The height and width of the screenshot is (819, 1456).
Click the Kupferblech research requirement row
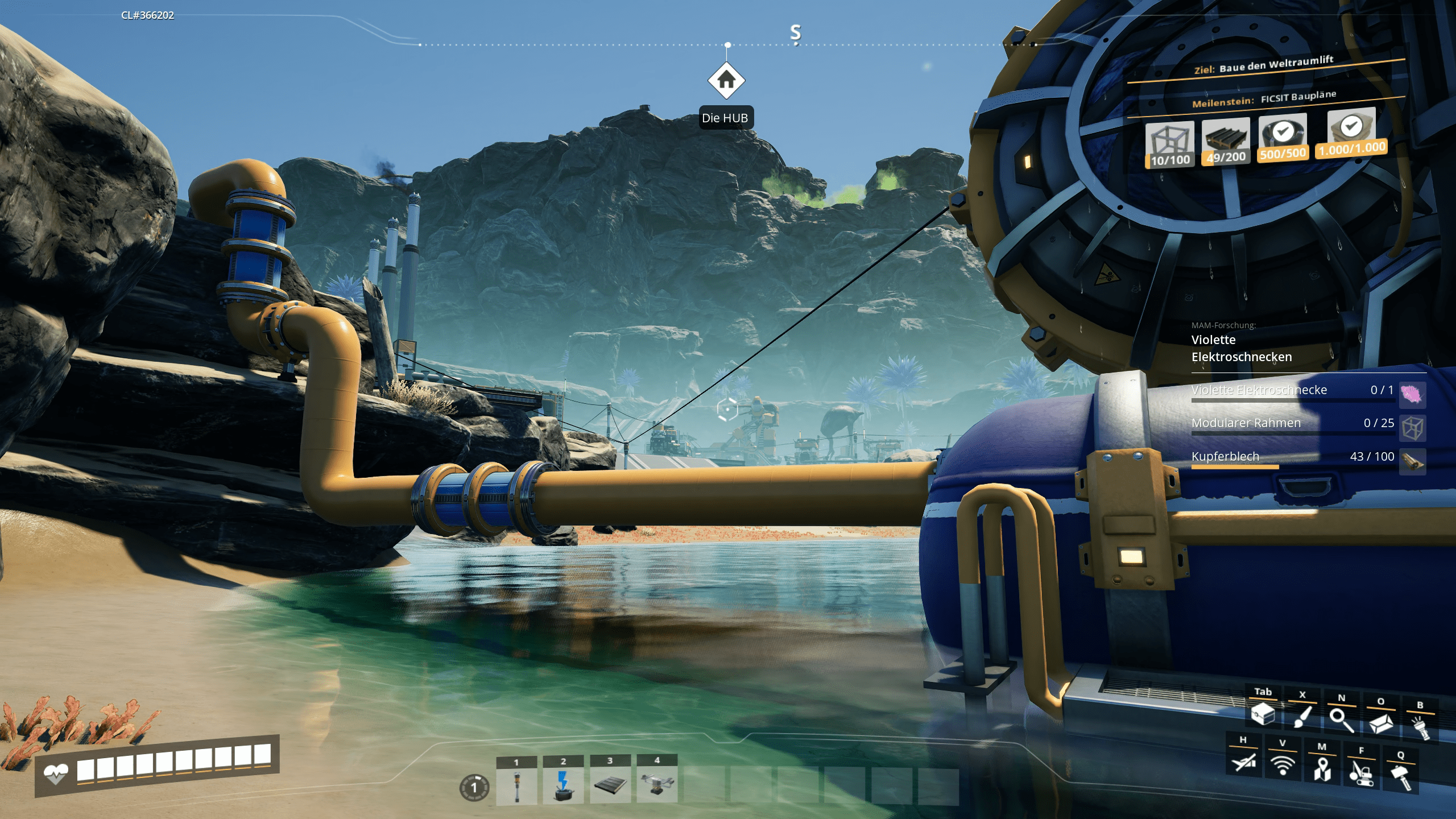click(x=1292, y=457)
